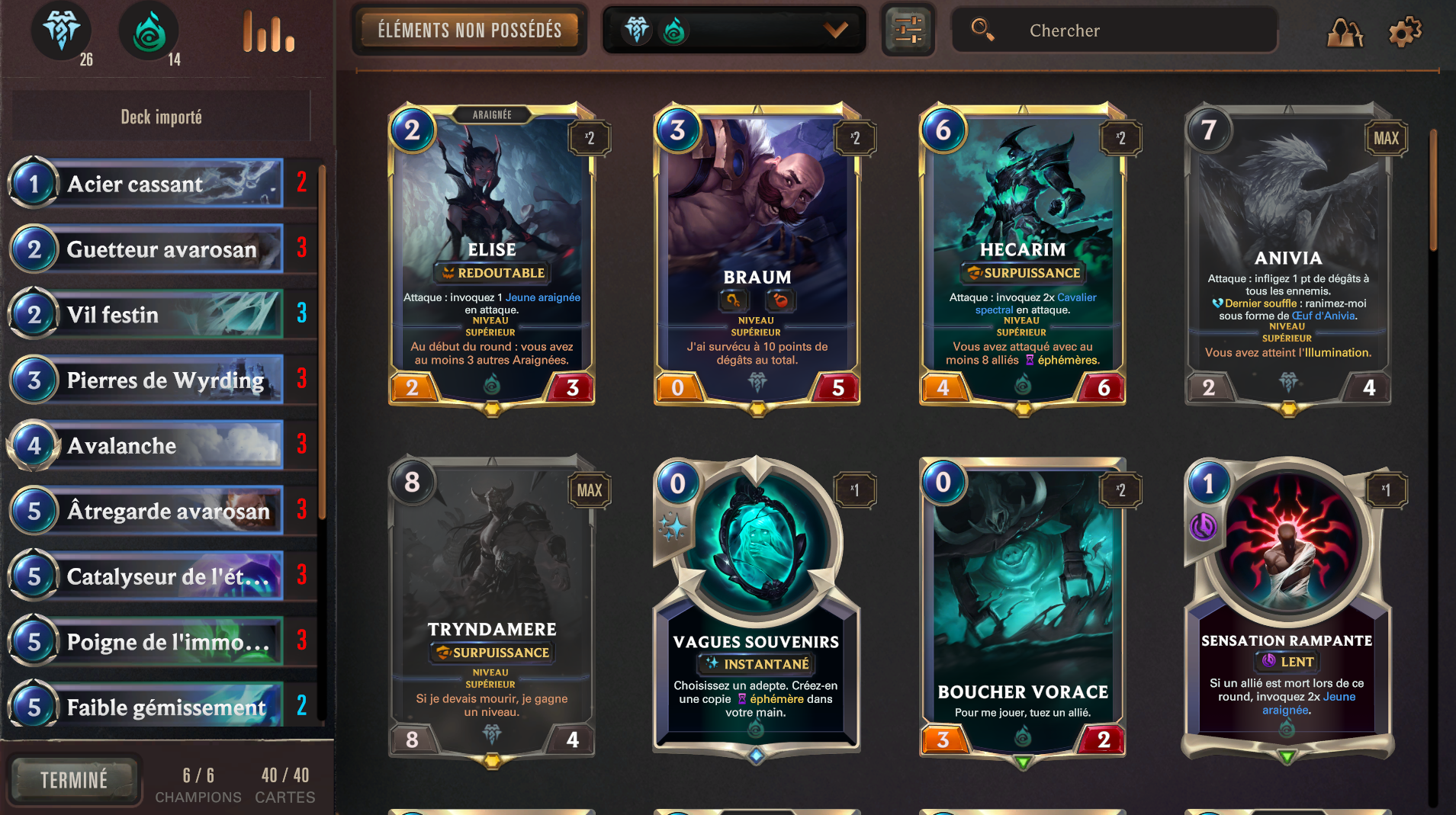
Task: Click the magnifying glass in the search bar
Action: [982, 30]
